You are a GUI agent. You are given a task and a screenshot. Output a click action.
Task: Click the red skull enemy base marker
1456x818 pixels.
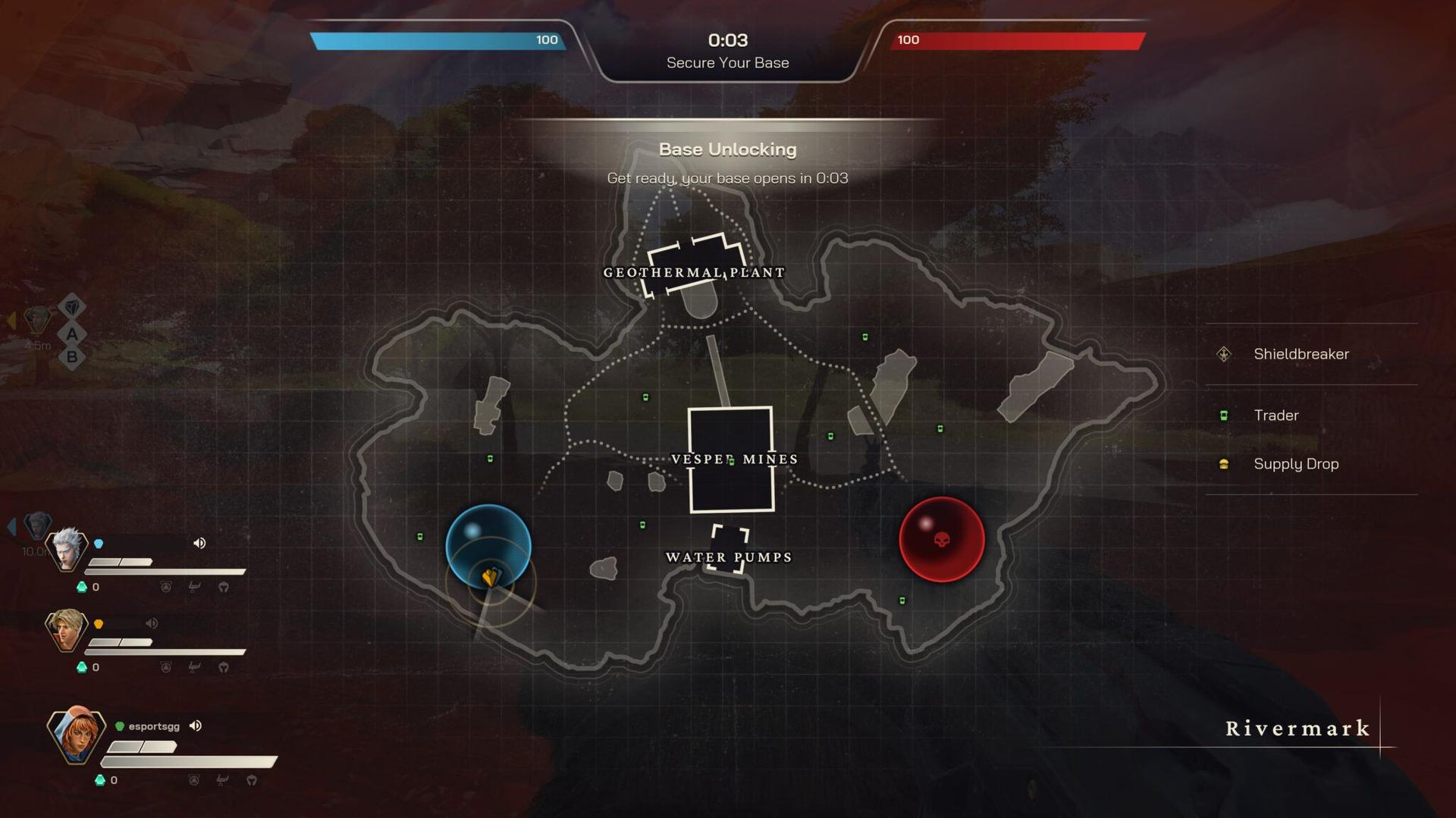(943, 538)
